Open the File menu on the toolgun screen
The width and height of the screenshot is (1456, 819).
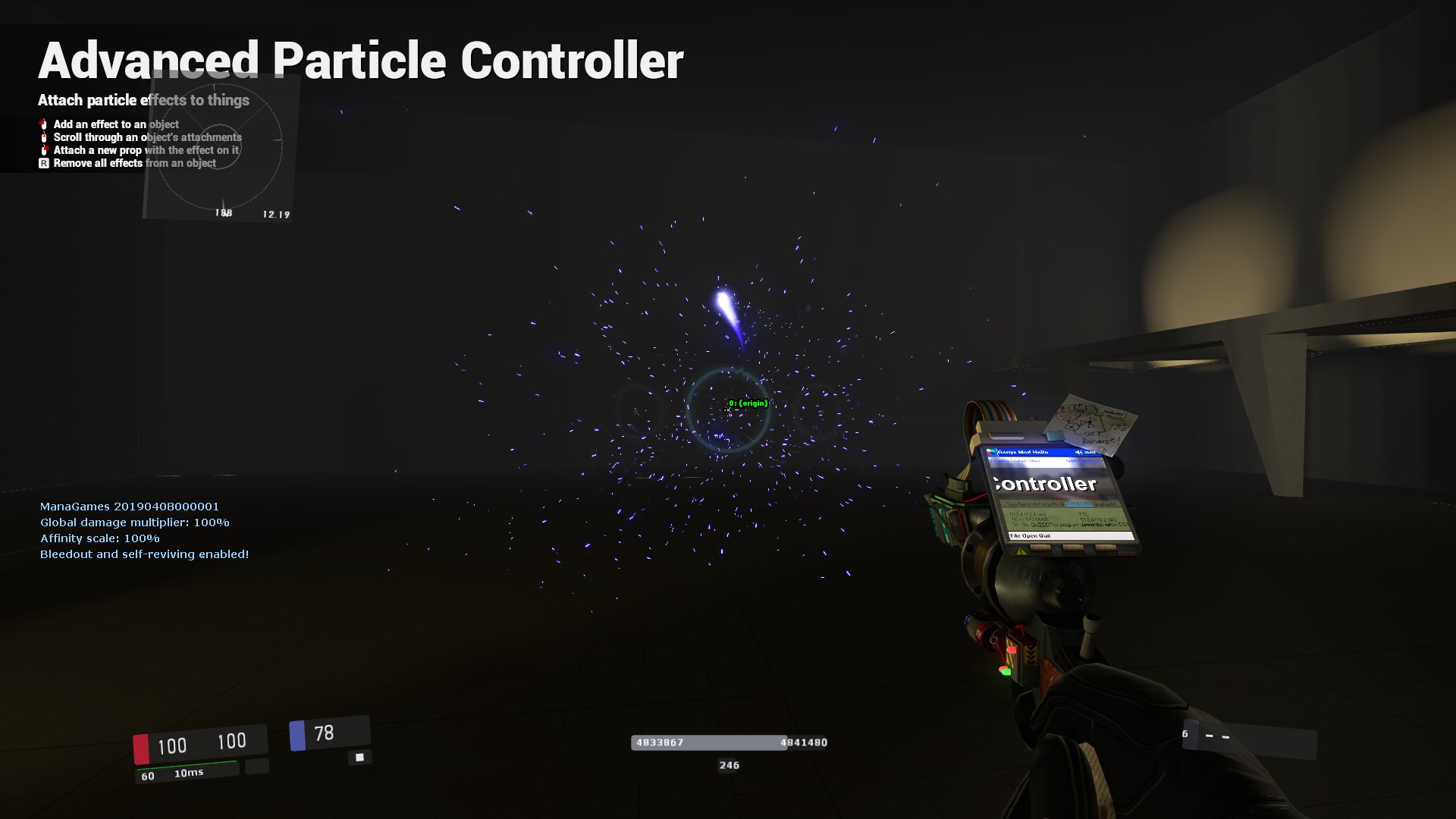[1015, 536]
